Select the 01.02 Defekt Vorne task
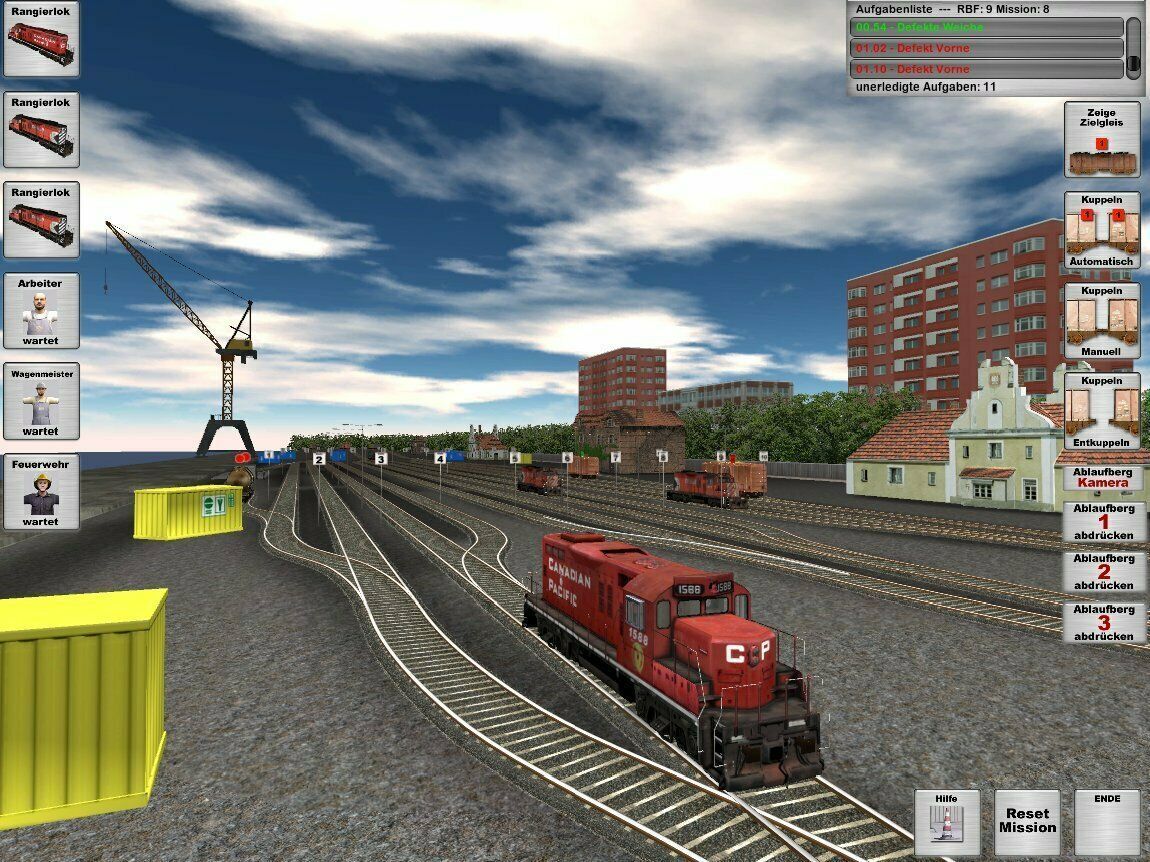Screen dimensions: 1150x862 click(986, 48)
